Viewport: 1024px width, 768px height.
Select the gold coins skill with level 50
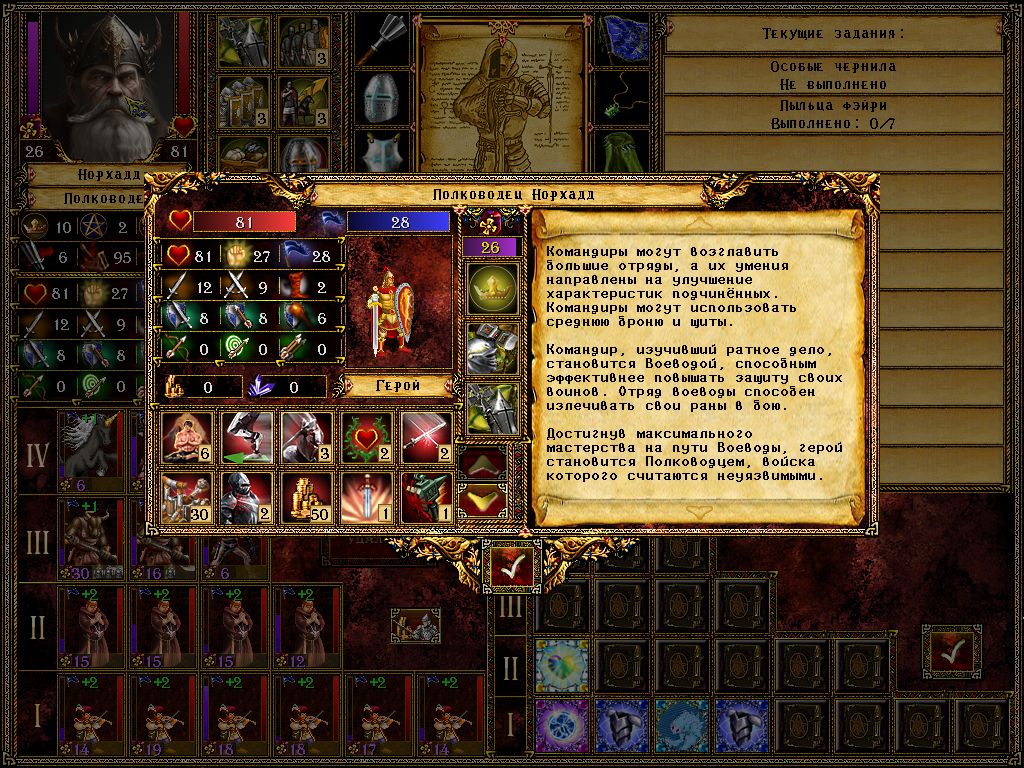tap(306, 498)
